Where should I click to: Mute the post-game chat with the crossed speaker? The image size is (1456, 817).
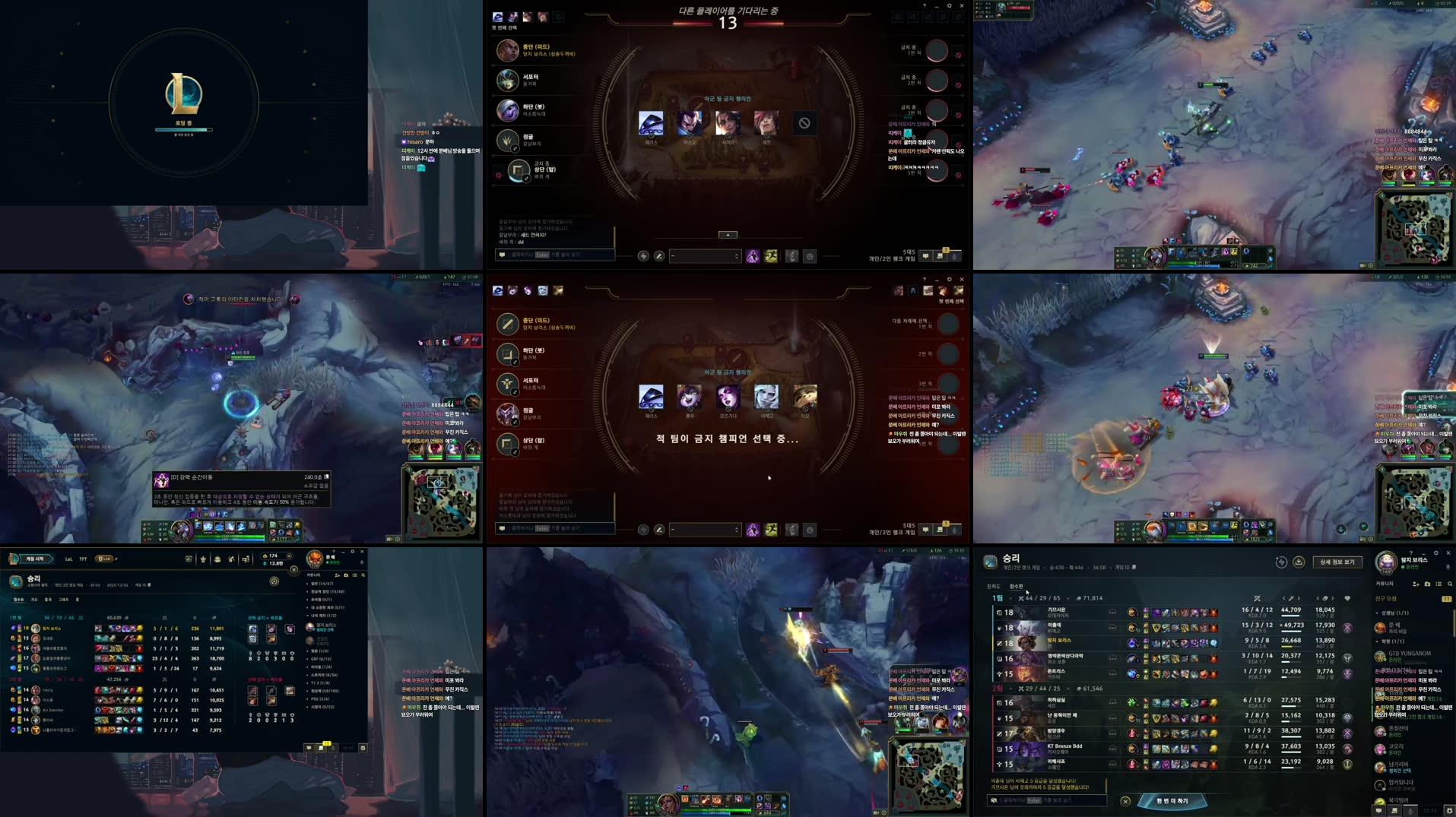994,800
